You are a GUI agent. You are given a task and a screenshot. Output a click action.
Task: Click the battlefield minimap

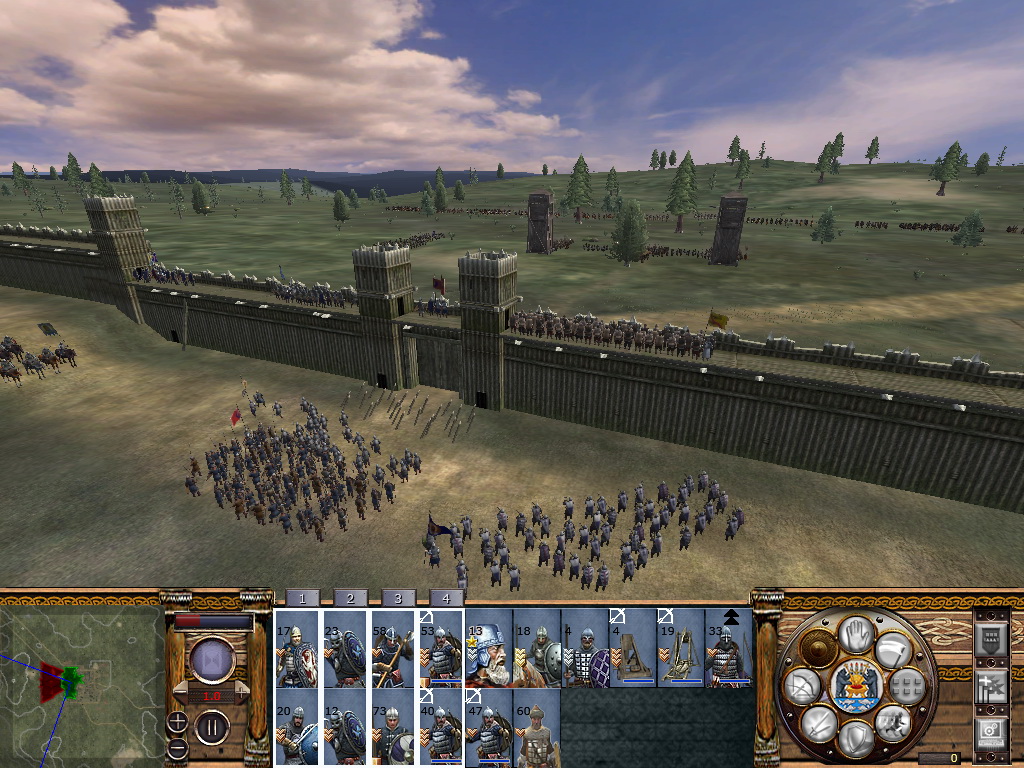[80, 682]
